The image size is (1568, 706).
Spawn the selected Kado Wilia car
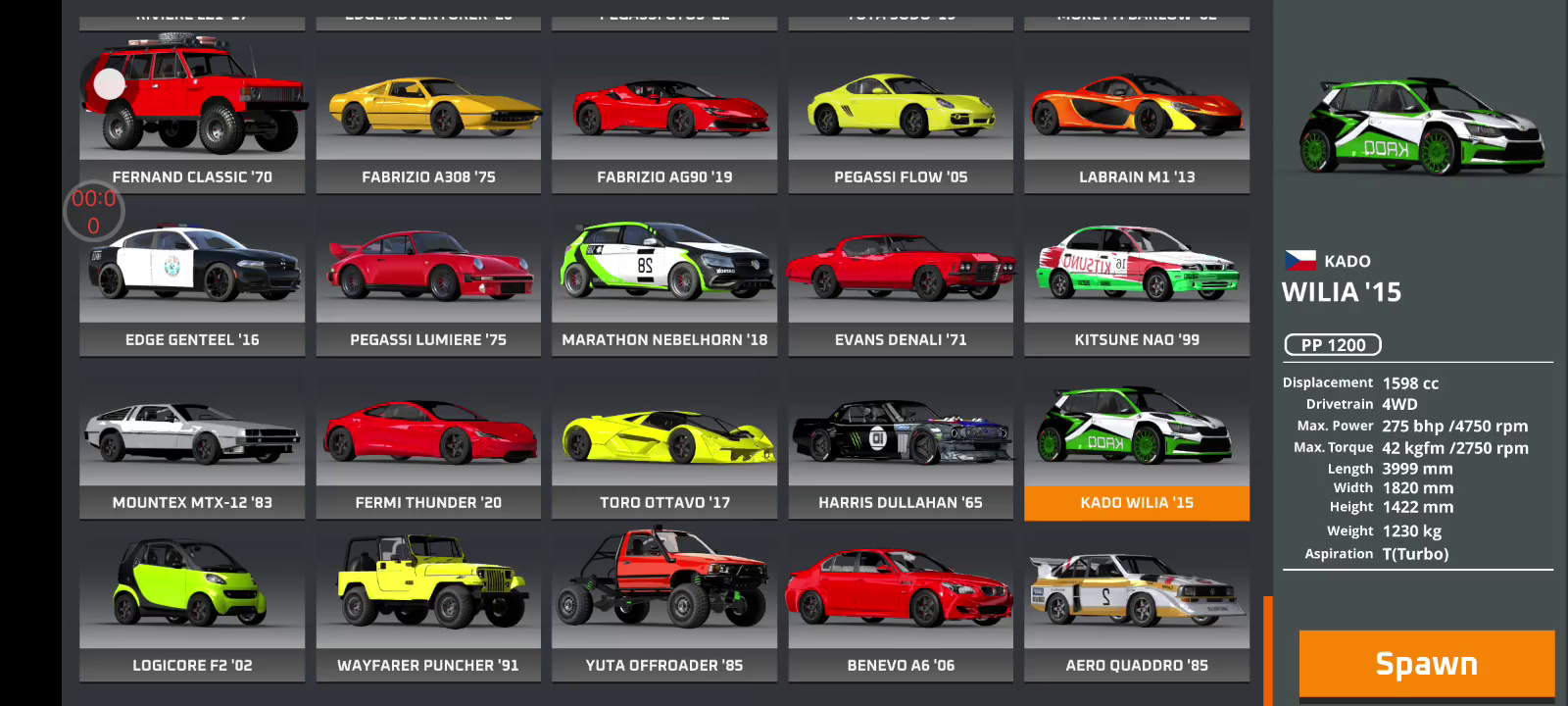point(1426,664)
